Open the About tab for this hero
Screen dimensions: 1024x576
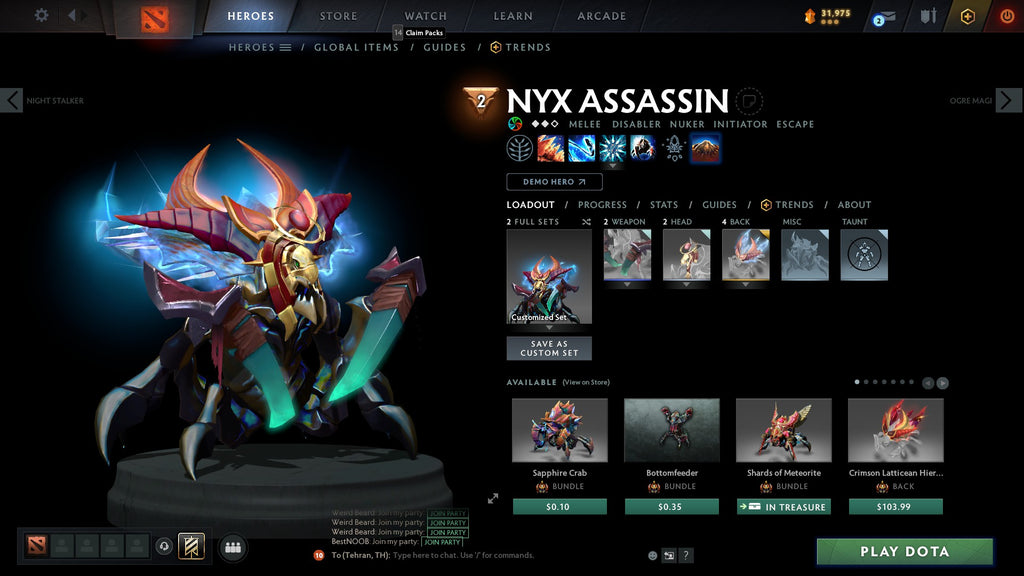[x=854, y=205]
